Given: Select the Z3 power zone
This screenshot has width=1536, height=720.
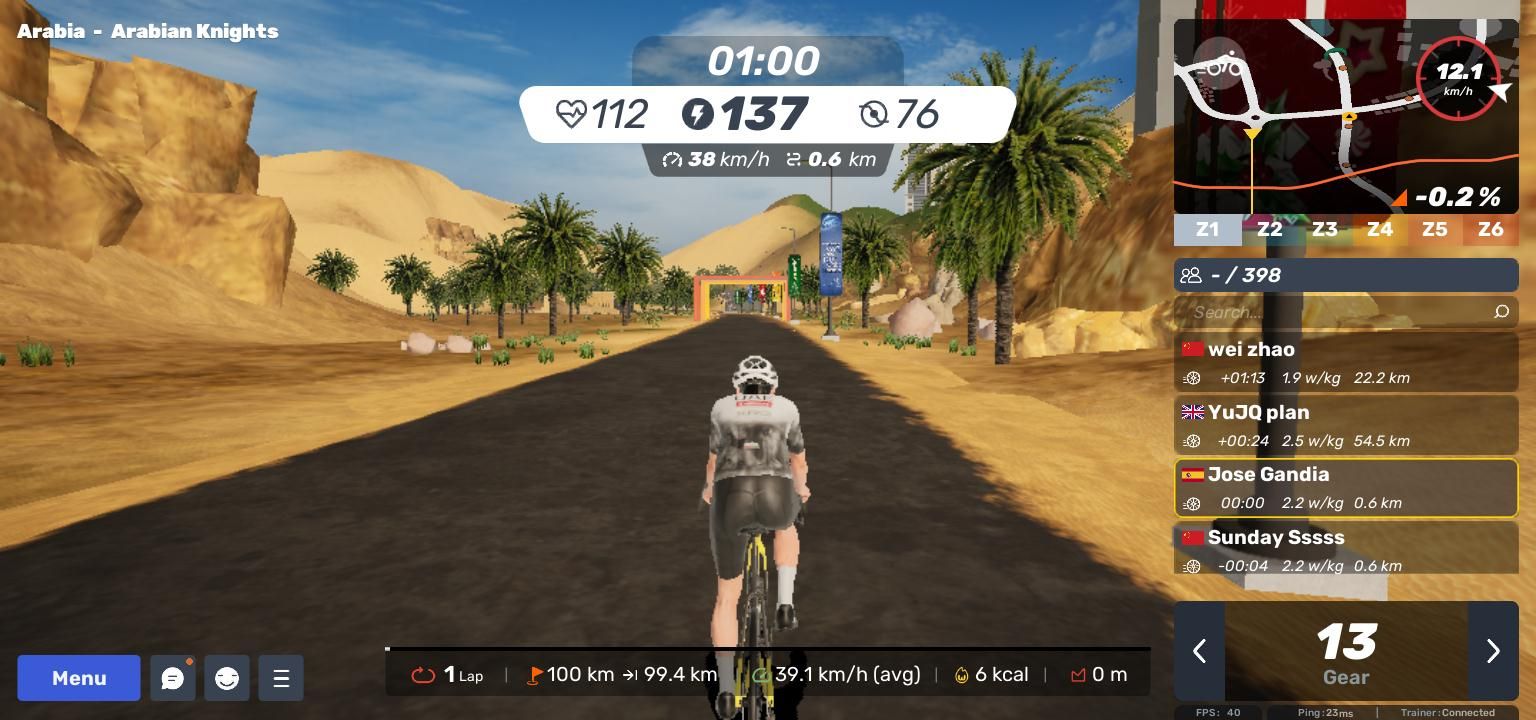Looking at the screenshot, I should click(x=1324, y=230).
